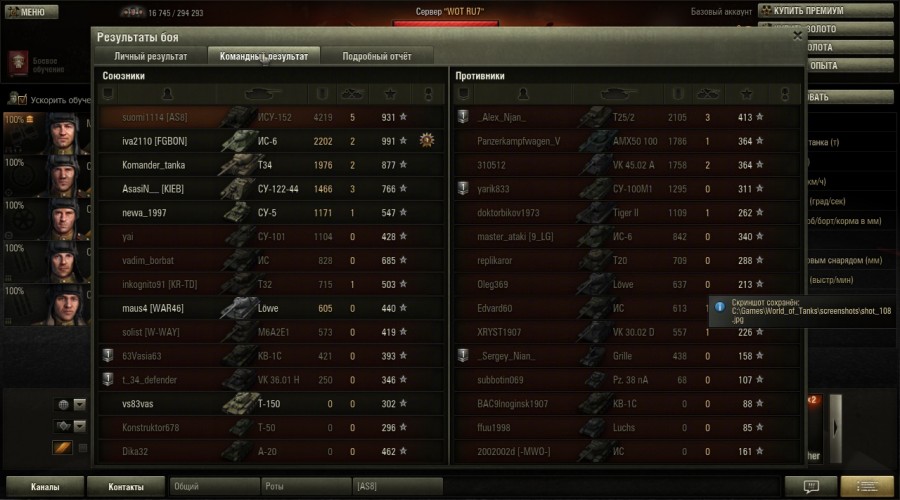Select ally row Komander_tanka
Viewport: 900px width, 500px height.
point(272,165)
